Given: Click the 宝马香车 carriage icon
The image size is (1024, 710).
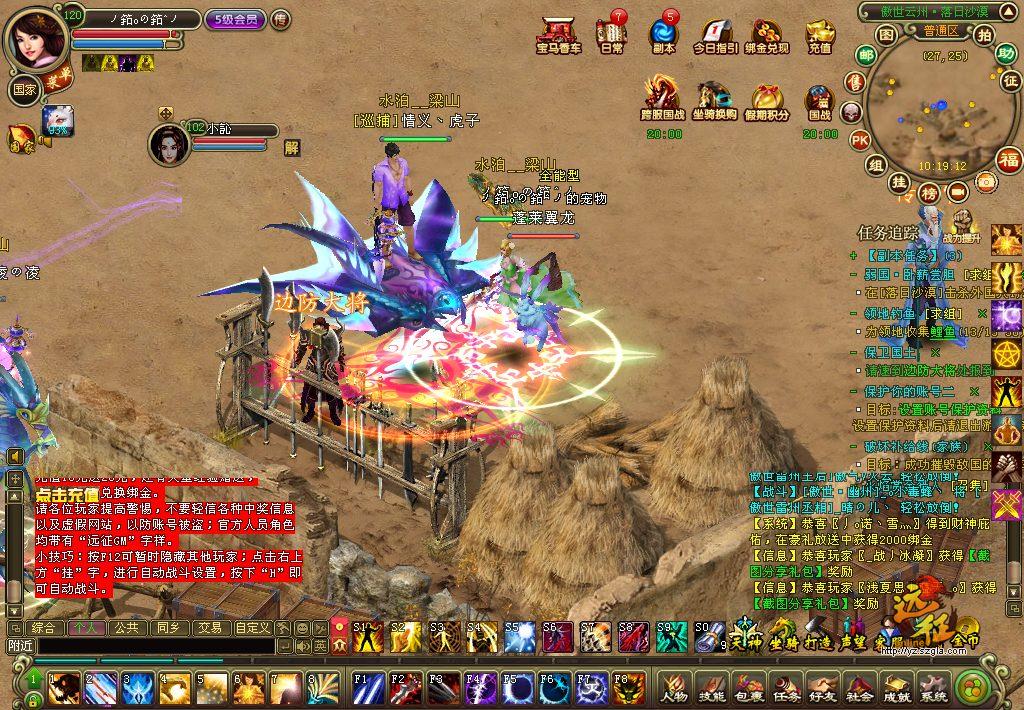Looking at the screenshot, I should (x=558, y=33).
